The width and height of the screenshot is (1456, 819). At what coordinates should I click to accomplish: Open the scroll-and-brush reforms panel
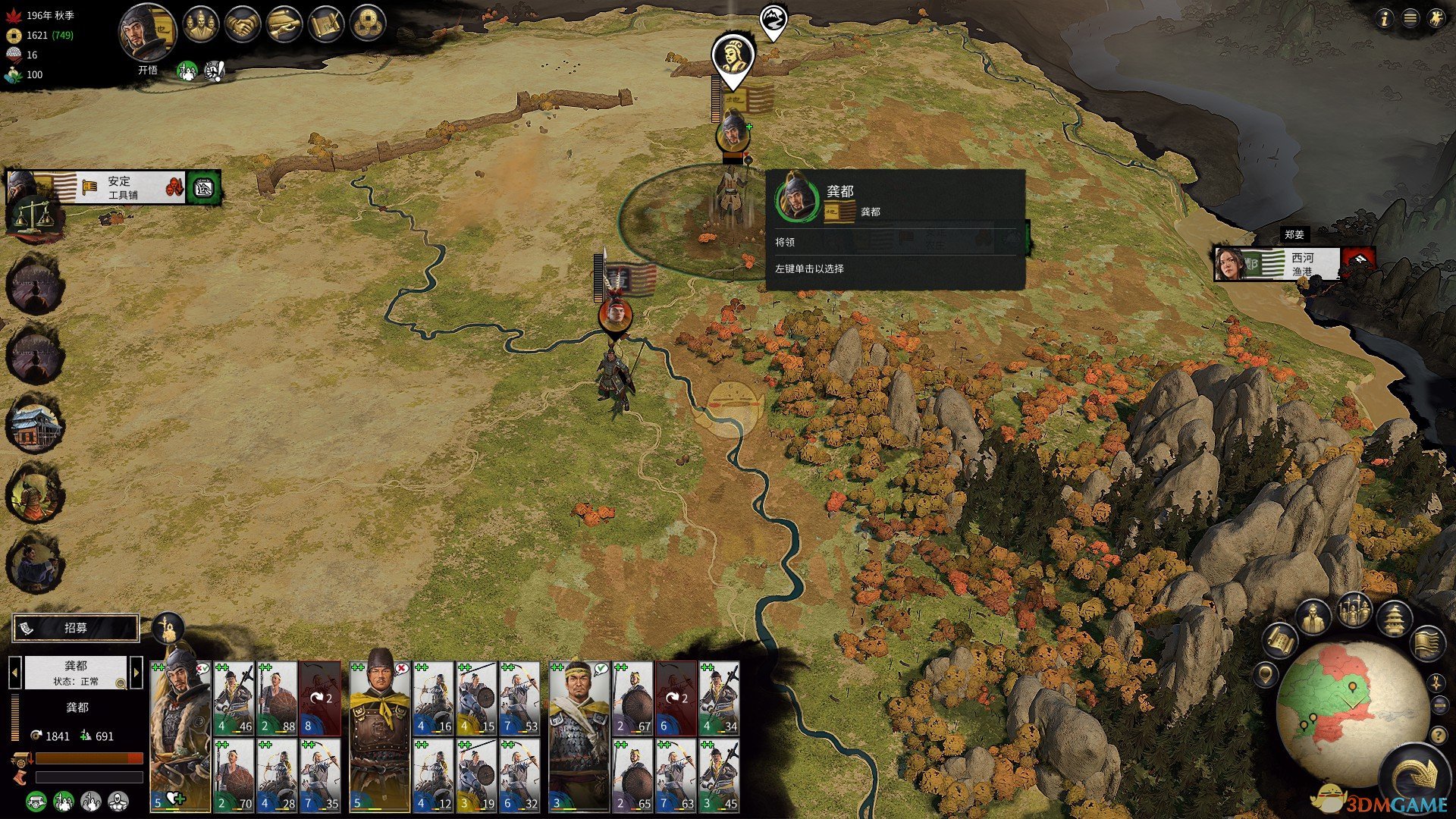326,25
